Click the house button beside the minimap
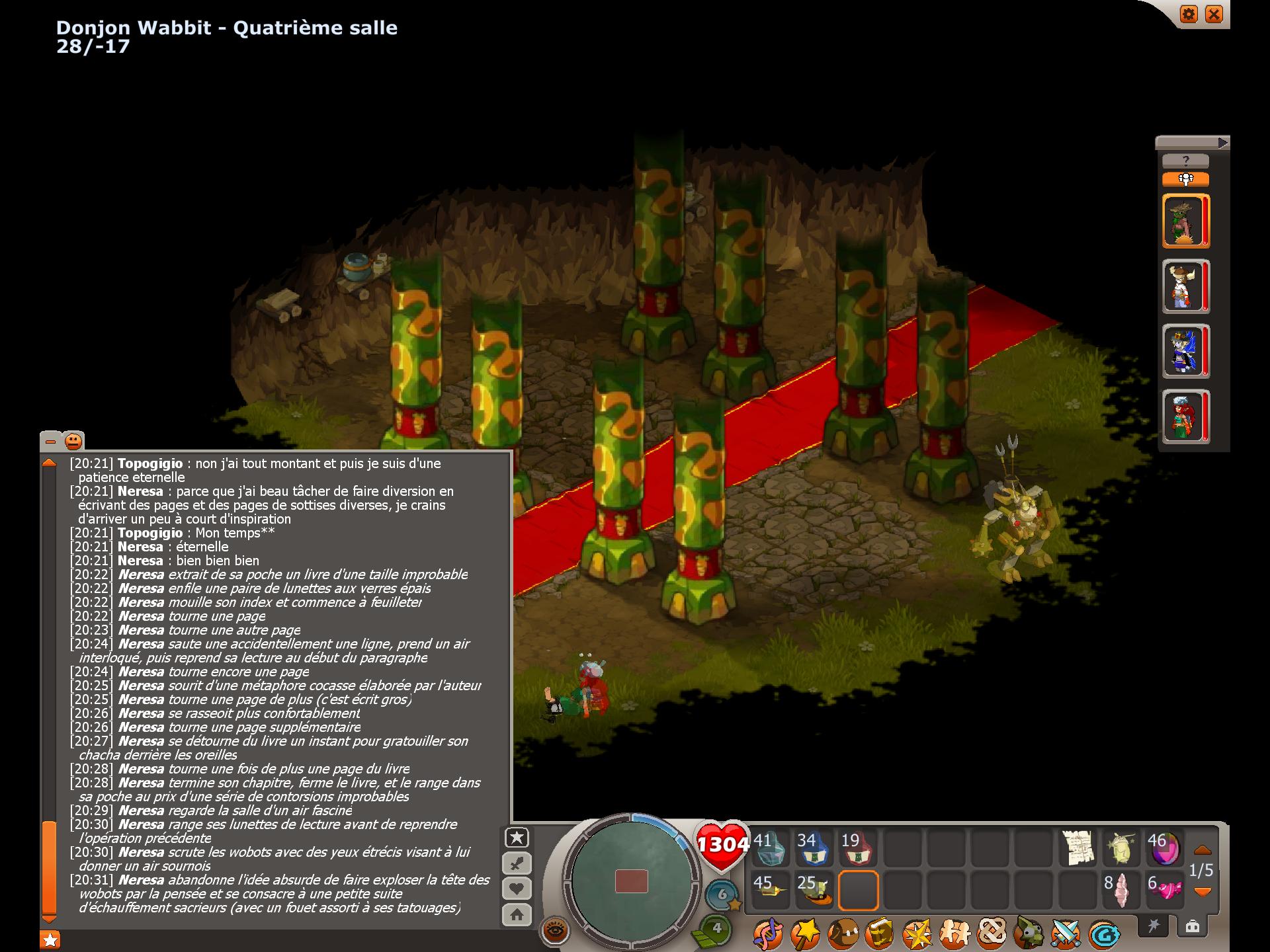 (517, 915)
